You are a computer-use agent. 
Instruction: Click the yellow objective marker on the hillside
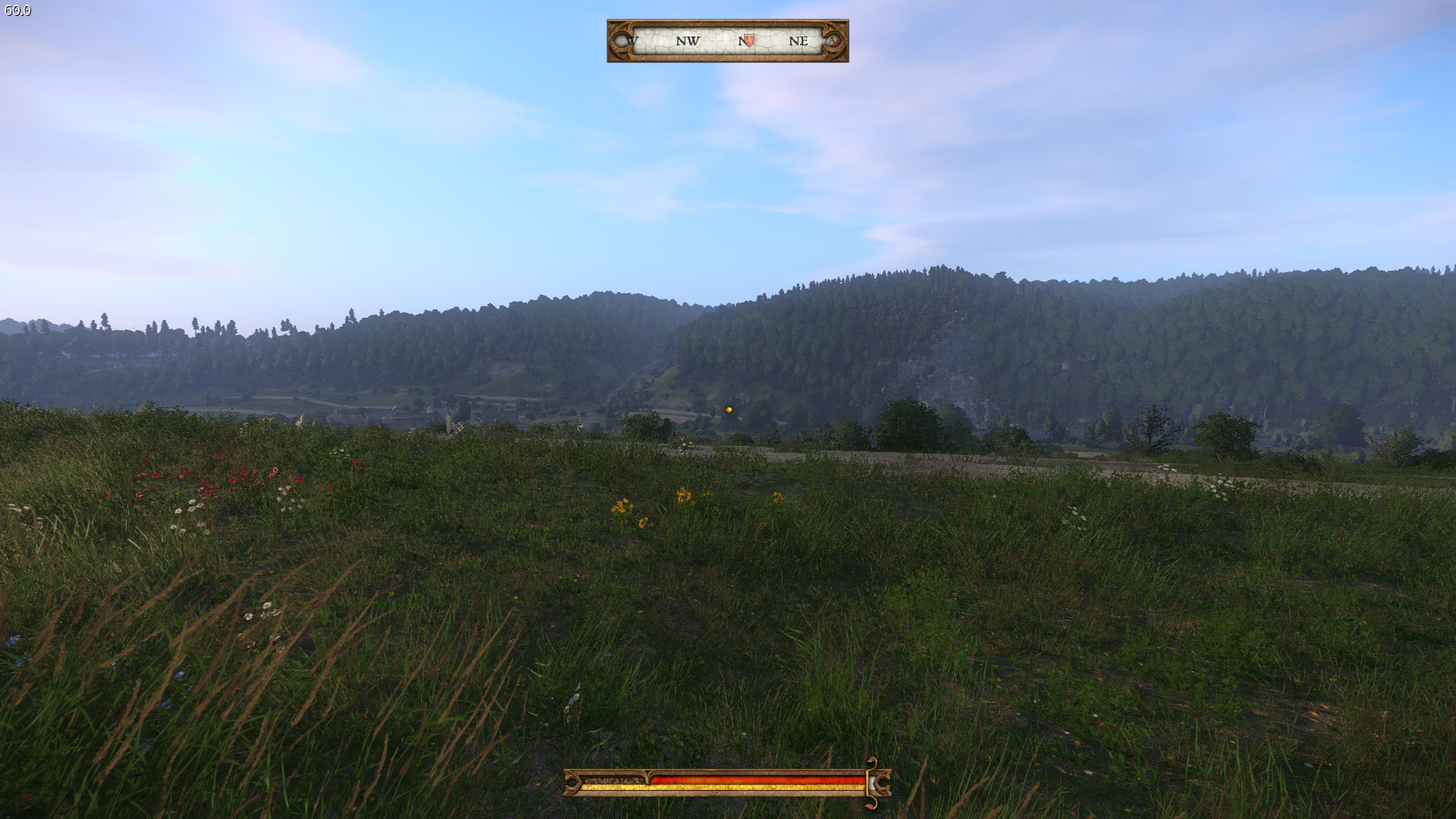(x=727, y=408)
